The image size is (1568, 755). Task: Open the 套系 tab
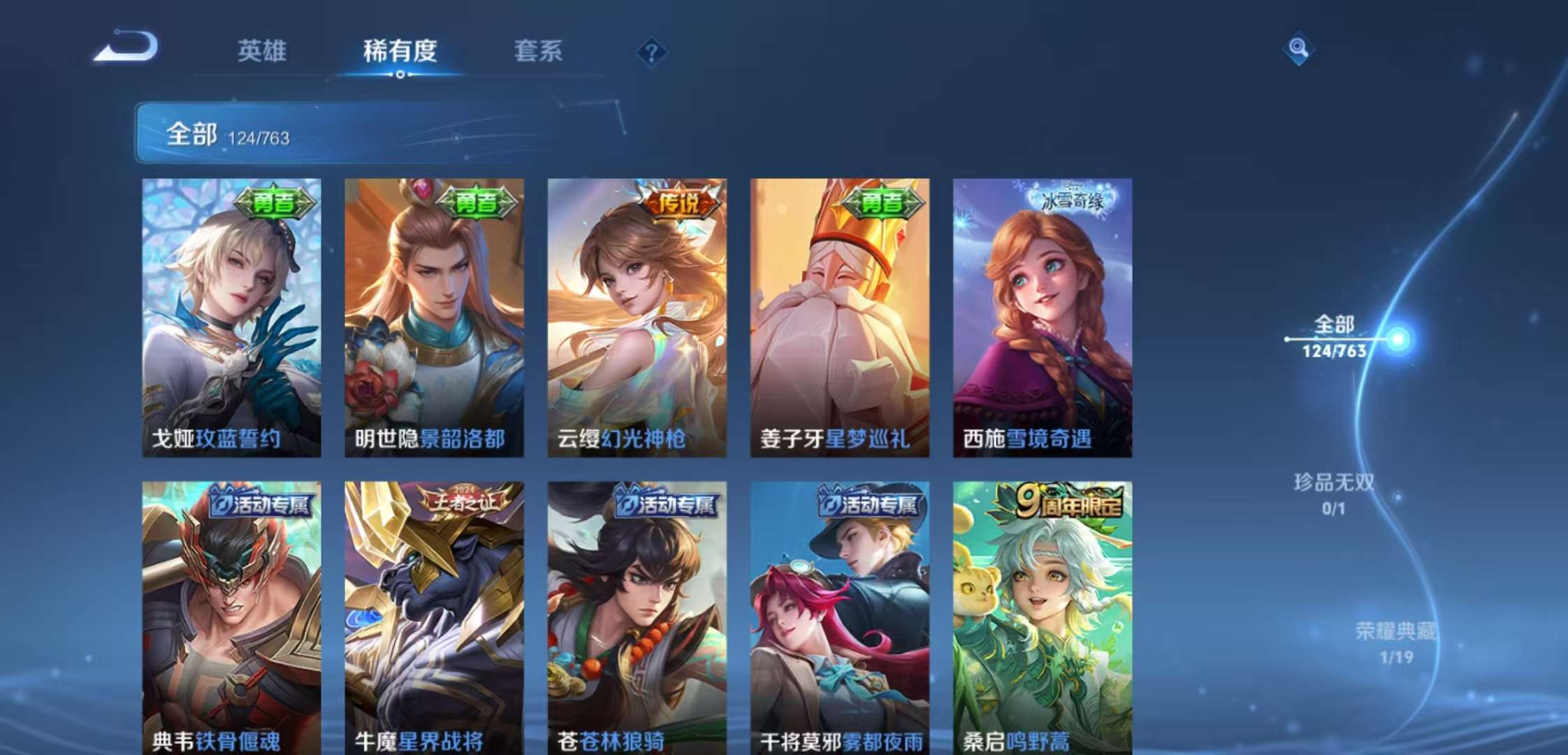[x=539, y=50]
